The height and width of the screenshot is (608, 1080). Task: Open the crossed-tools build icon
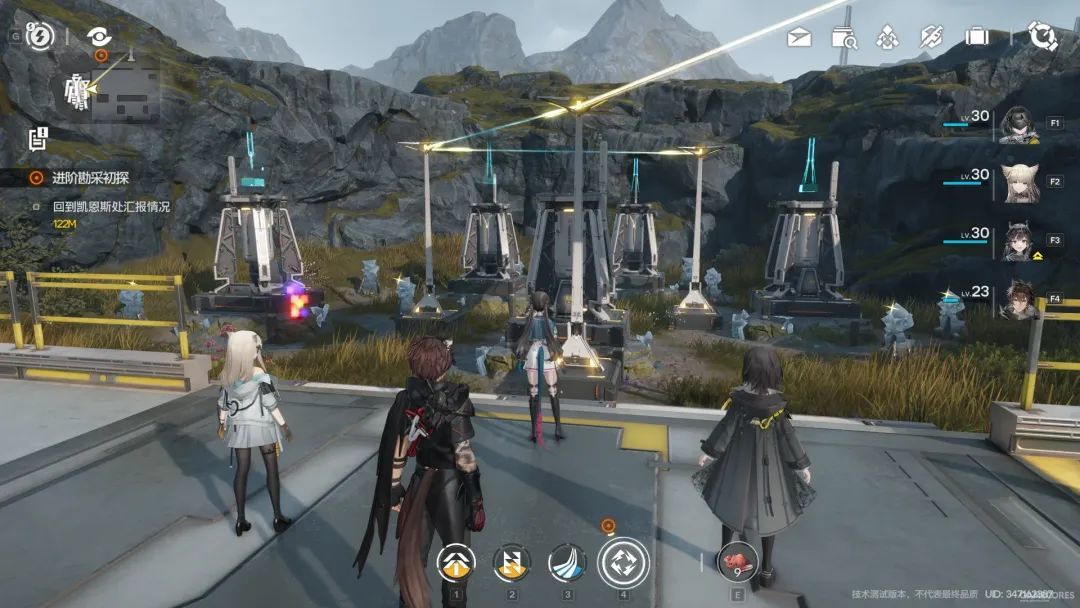pos(932,38)
